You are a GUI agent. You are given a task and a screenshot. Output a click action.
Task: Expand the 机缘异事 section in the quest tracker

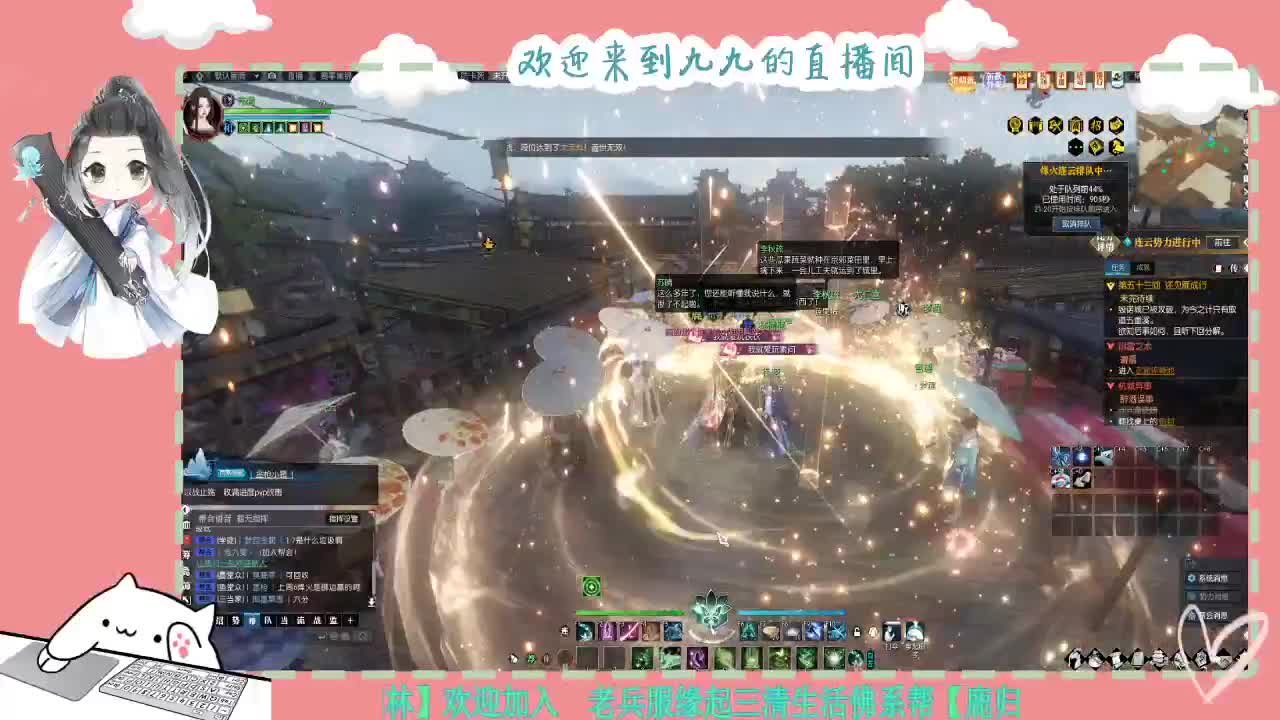(x=1109, y=385)
